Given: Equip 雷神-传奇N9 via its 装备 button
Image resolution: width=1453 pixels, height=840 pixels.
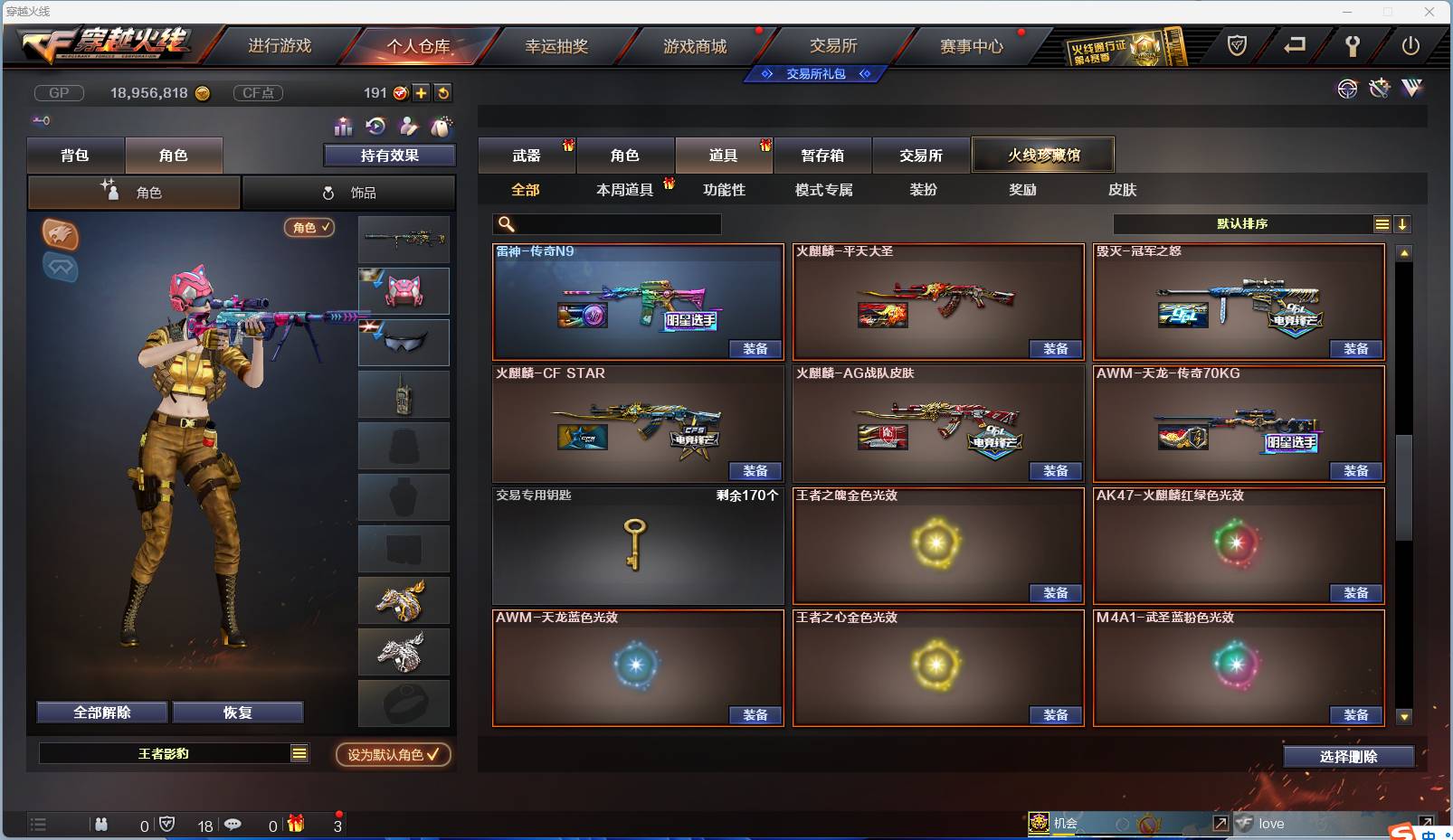Looking at the screenshot, I should (x=755, y=348).
